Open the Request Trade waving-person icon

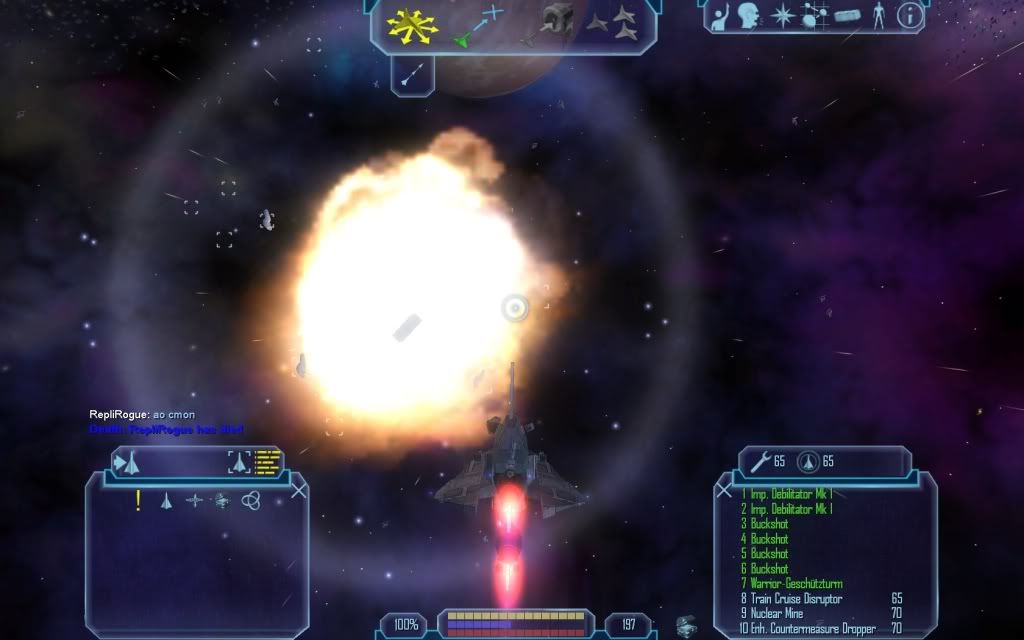(720, 16)
